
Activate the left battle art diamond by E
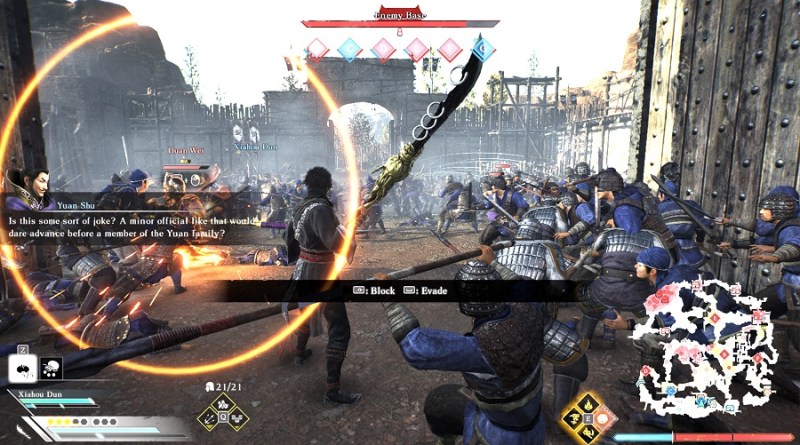click(569, 418)
